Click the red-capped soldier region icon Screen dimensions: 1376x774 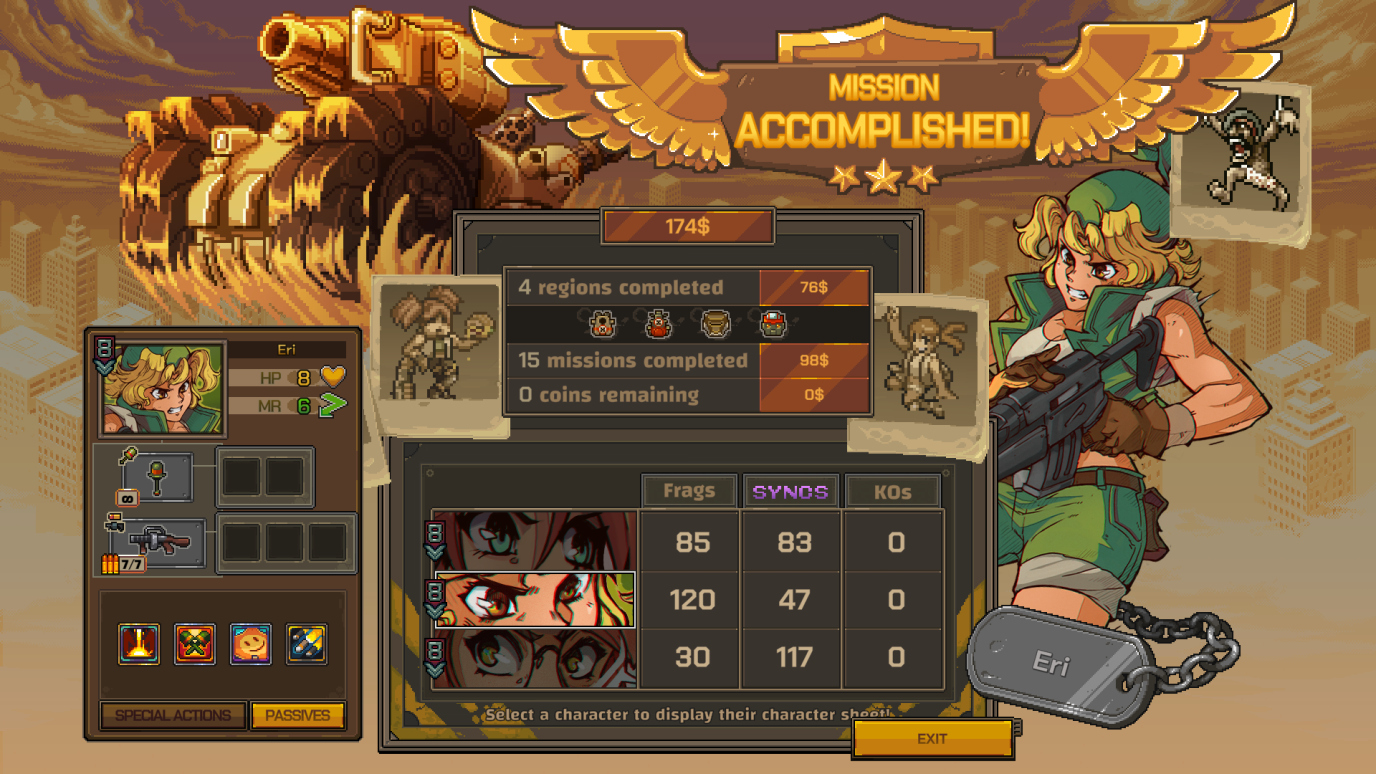click(x=773, y=324)
